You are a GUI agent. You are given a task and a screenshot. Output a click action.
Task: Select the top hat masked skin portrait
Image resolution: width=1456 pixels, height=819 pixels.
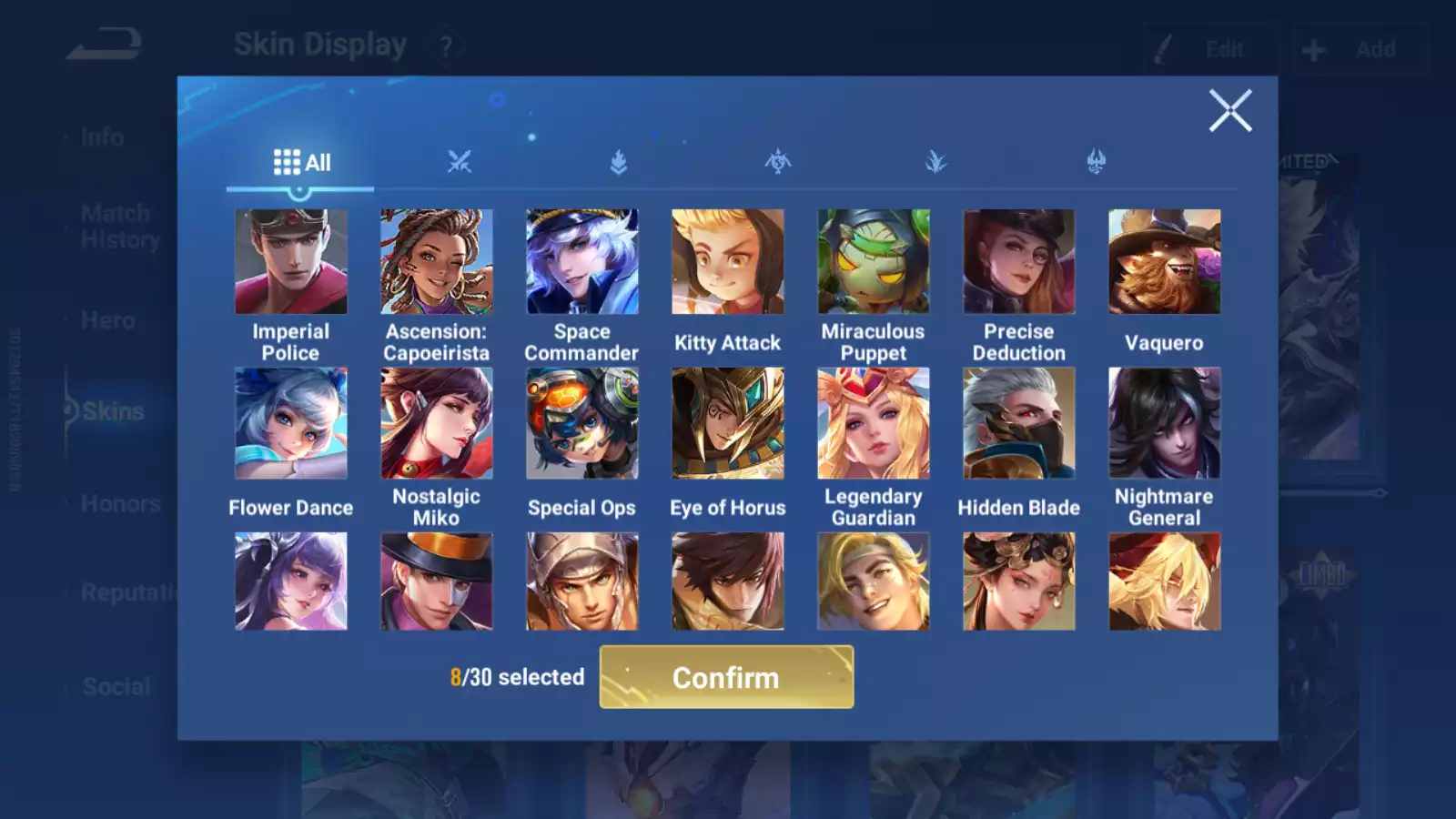coord(437,581)
